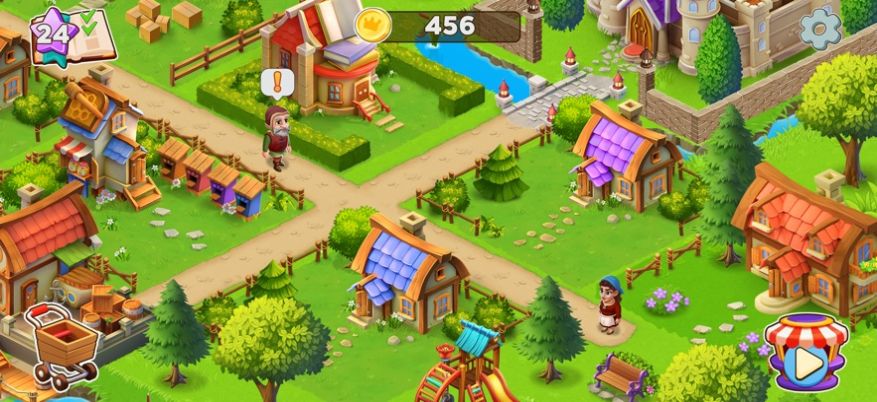Image resolution: width=877 pixels, height=402 pixels.
Task: Open settings with the gear icon
Action: (820, 29)
